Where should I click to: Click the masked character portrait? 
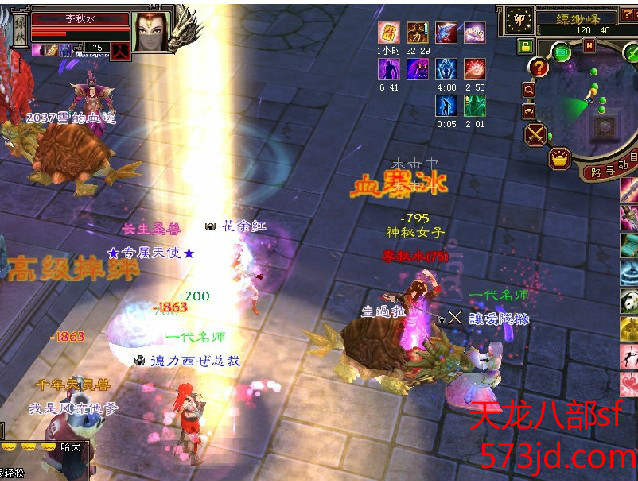coord(152,27)
